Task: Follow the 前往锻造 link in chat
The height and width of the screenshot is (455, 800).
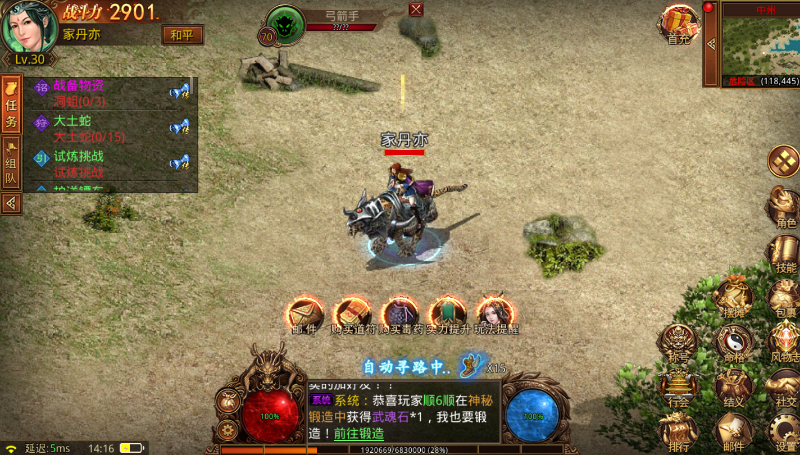Action: (358, 434)
